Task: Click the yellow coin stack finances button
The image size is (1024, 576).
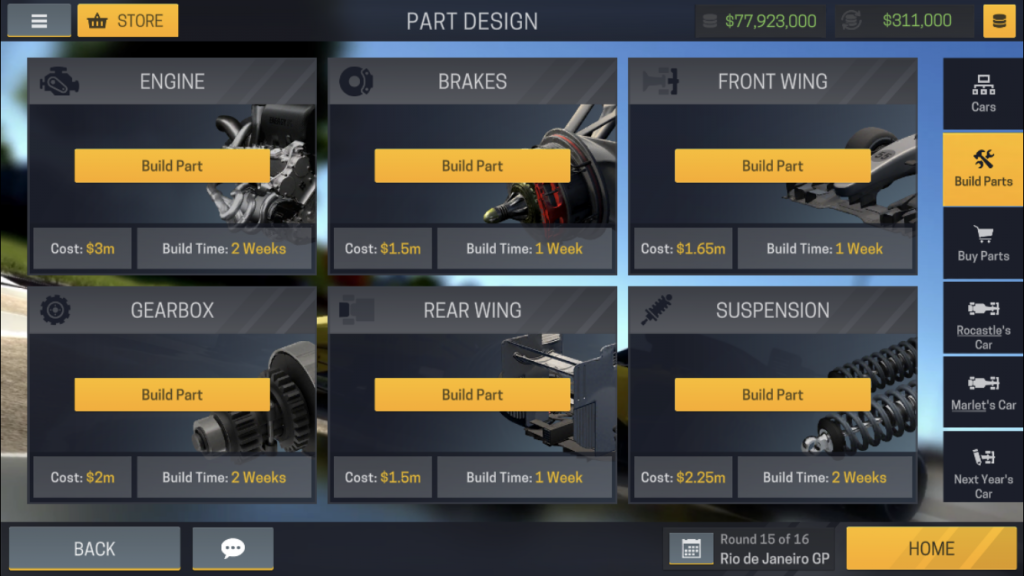Action: 999,21
